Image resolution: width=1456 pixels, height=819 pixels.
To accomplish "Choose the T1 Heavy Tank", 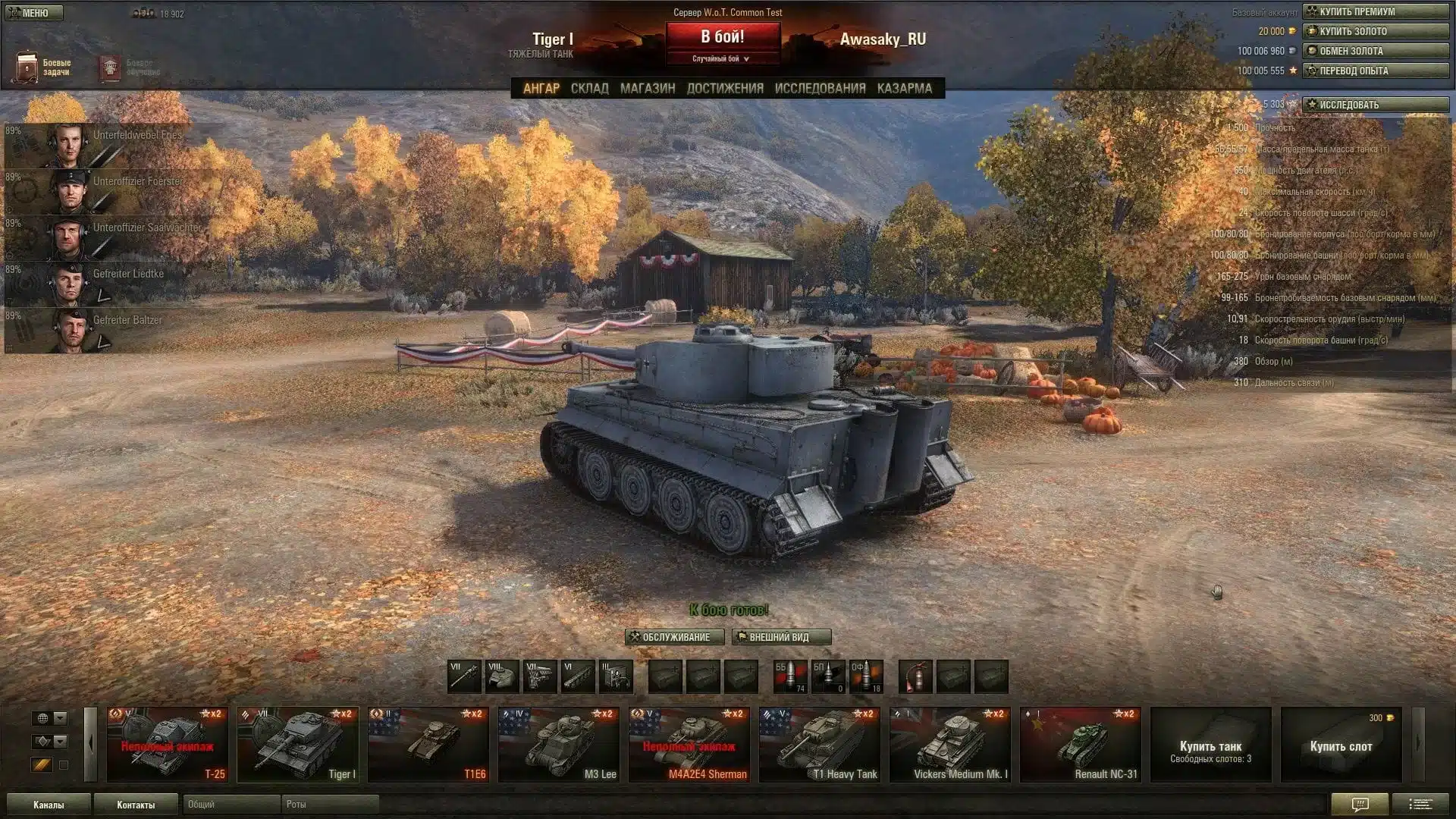I will pos(819,745).
